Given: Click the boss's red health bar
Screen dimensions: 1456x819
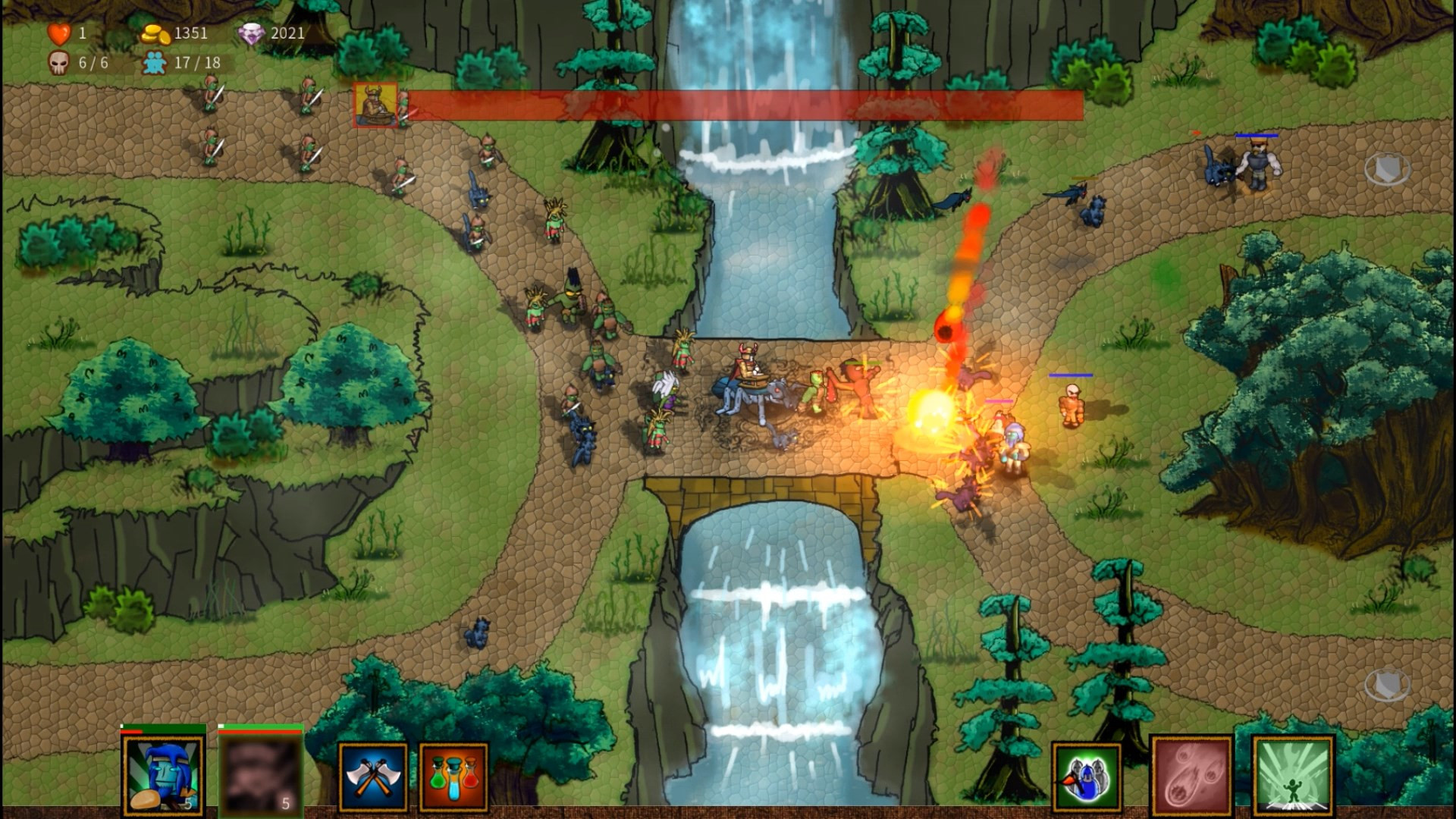Looking at the screenshot, I should click(x=743, y=105).
